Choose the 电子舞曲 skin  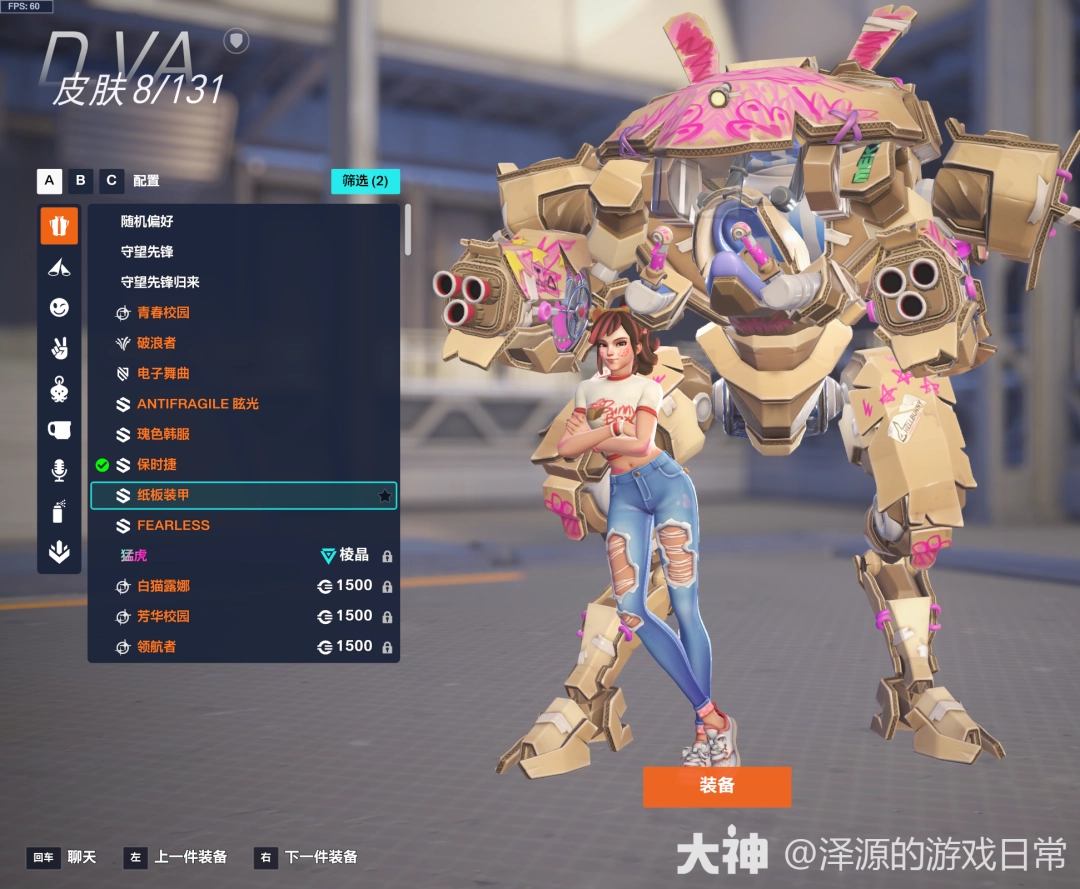[163, 373]
